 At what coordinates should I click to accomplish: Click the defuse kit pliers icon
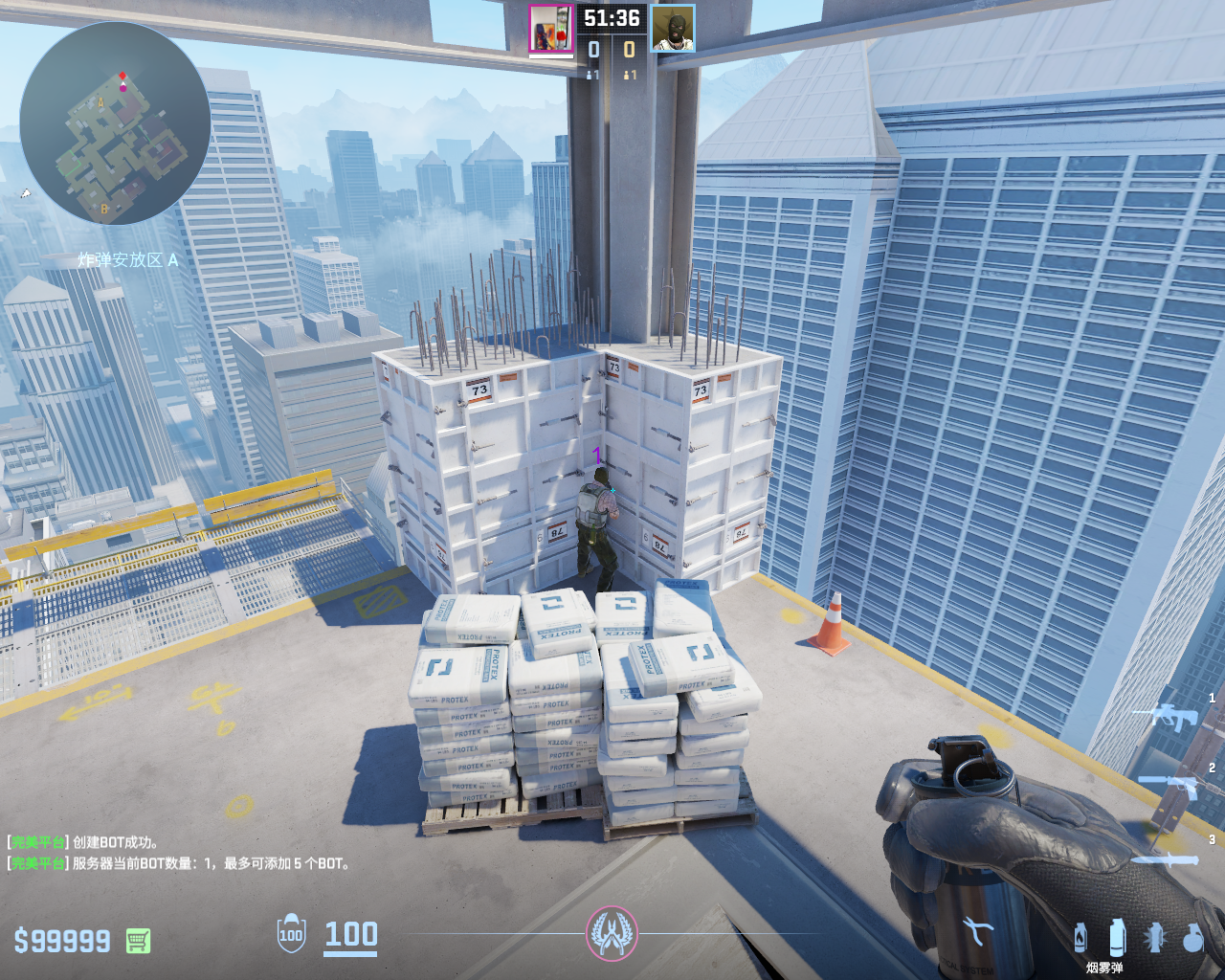(978, 930)
